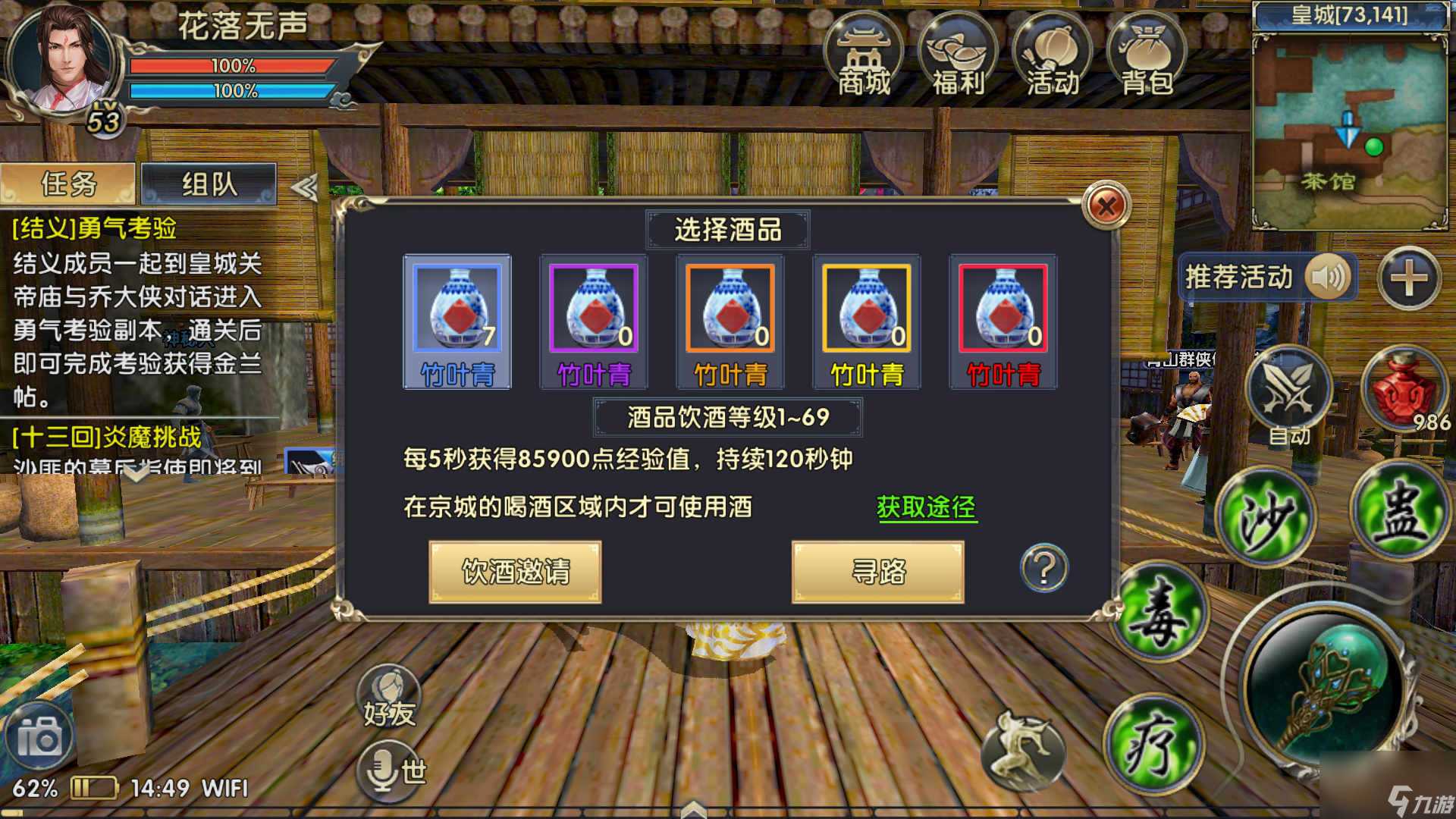
Task: Switch to the 组队 team tab
Action: (x=206, y=183)
